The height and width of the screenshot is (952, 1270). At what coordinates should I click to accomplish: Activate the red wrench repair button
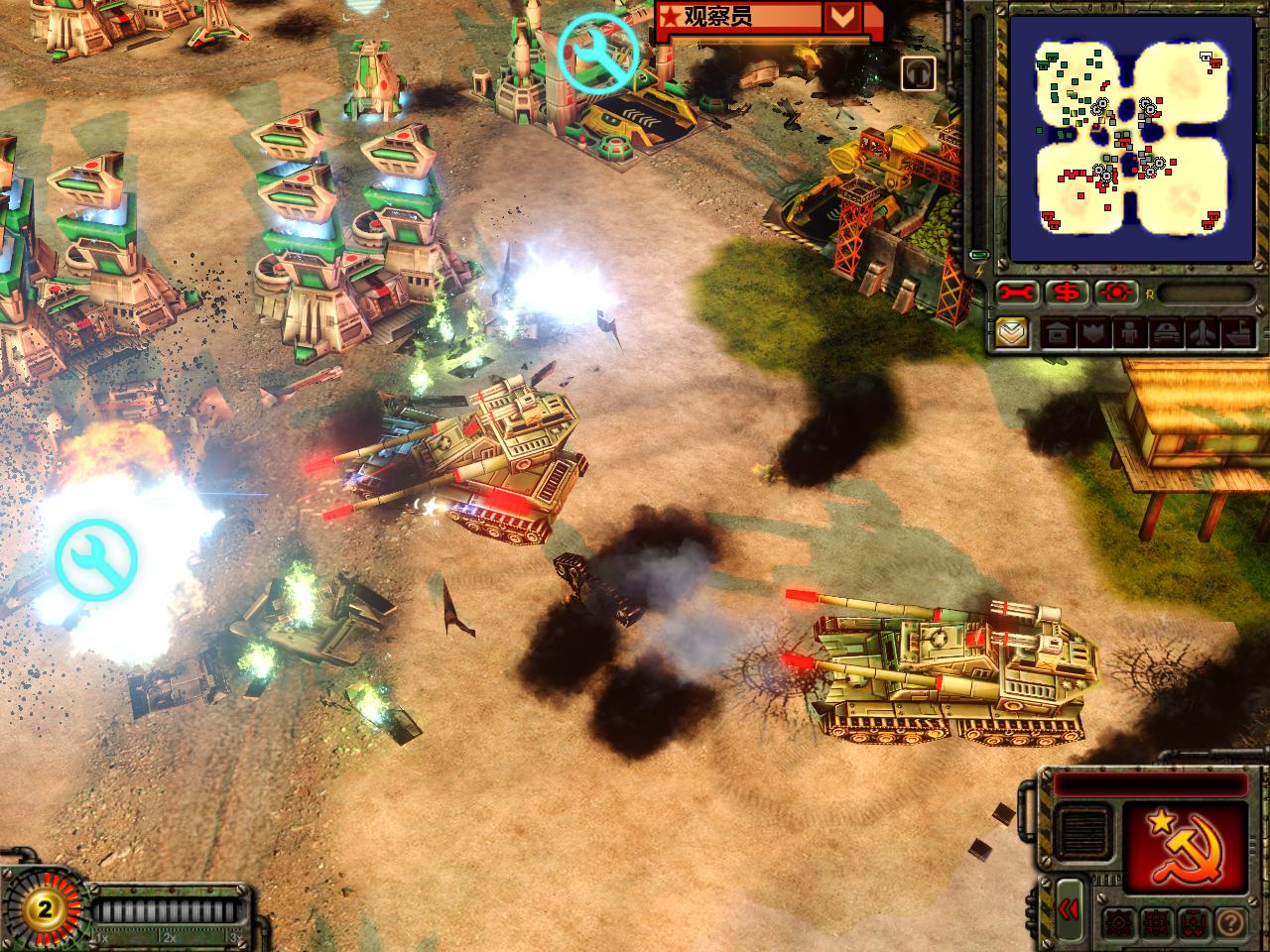coord(1018,294)
